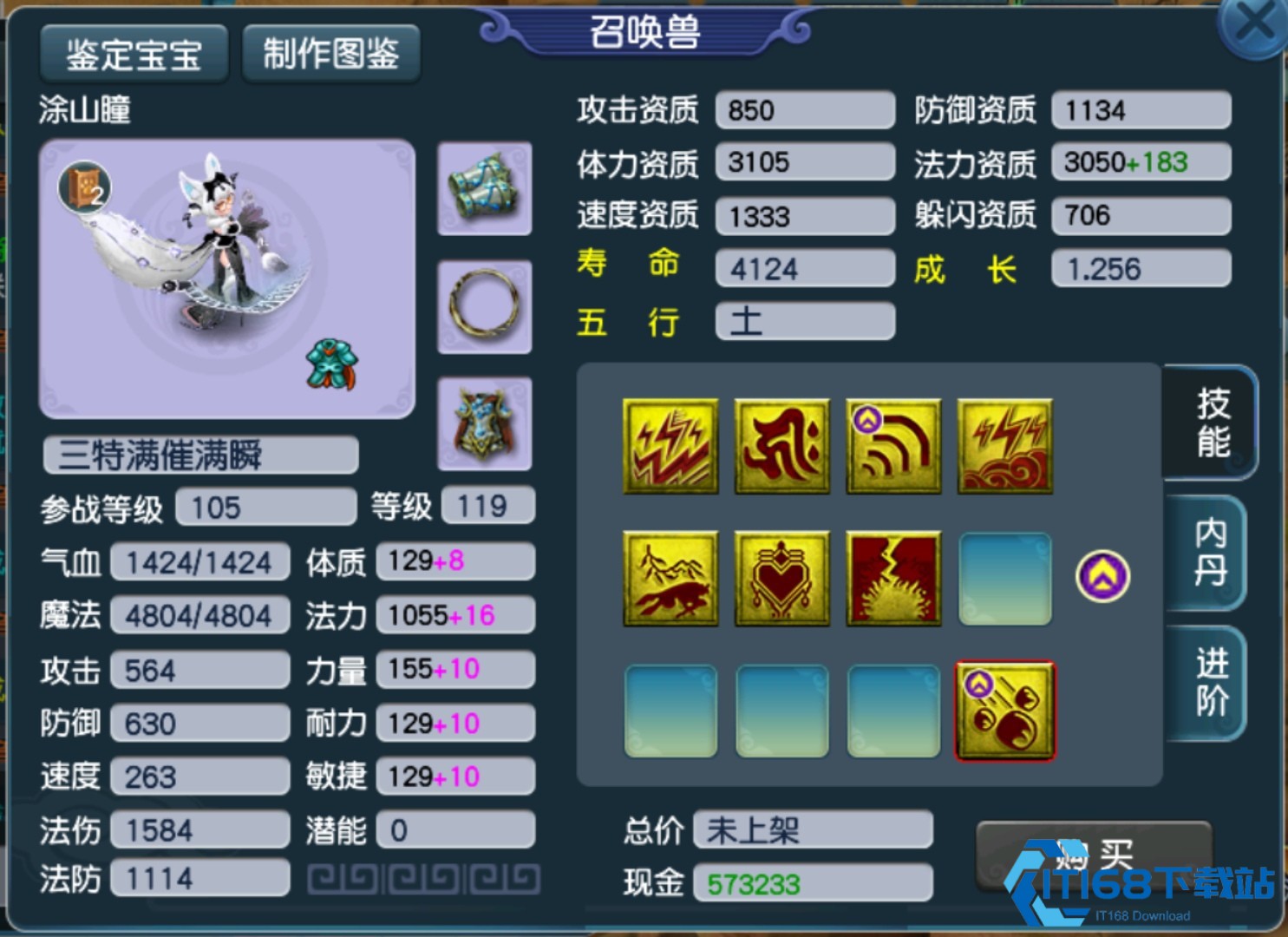
Task: Select the paw-print combo skill outlined in red
Action: pos(1004,710)
